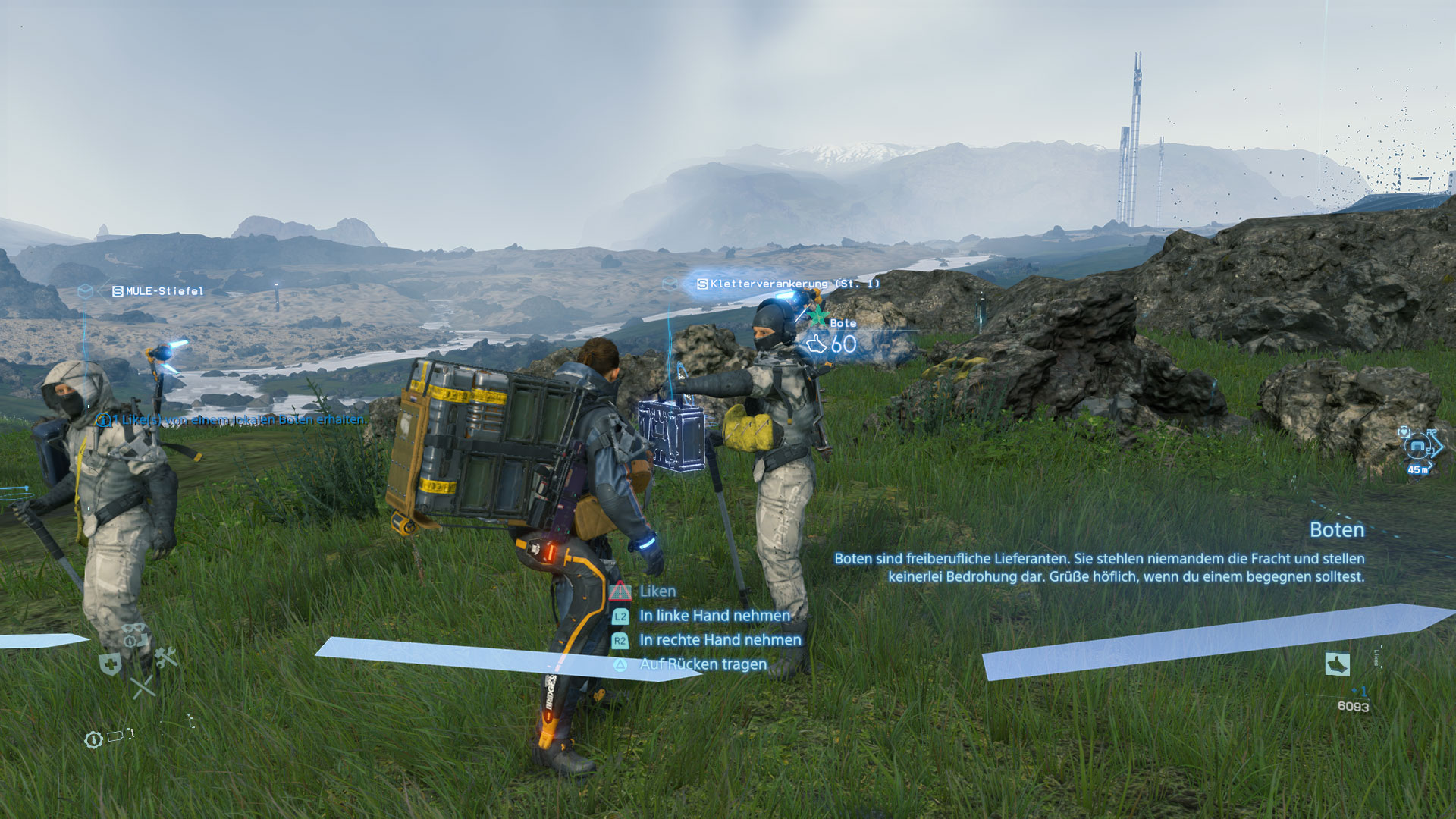Choose the Liken option
The width and height of the screenshot is (1456, 819).
(x=657, y=591)
